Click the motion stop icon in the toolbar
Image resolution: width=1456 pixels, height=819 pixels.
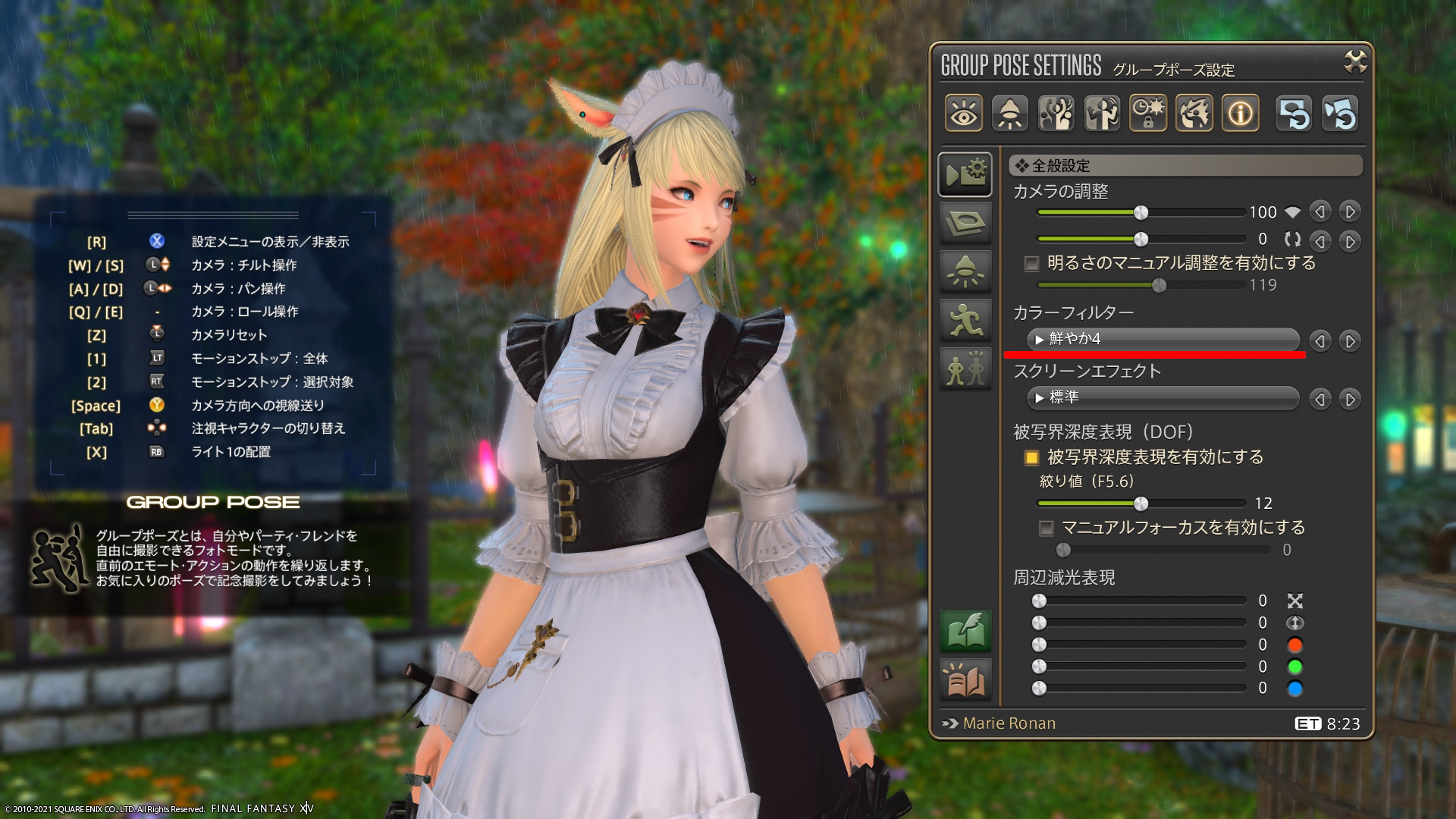[x=1102, y=112]
